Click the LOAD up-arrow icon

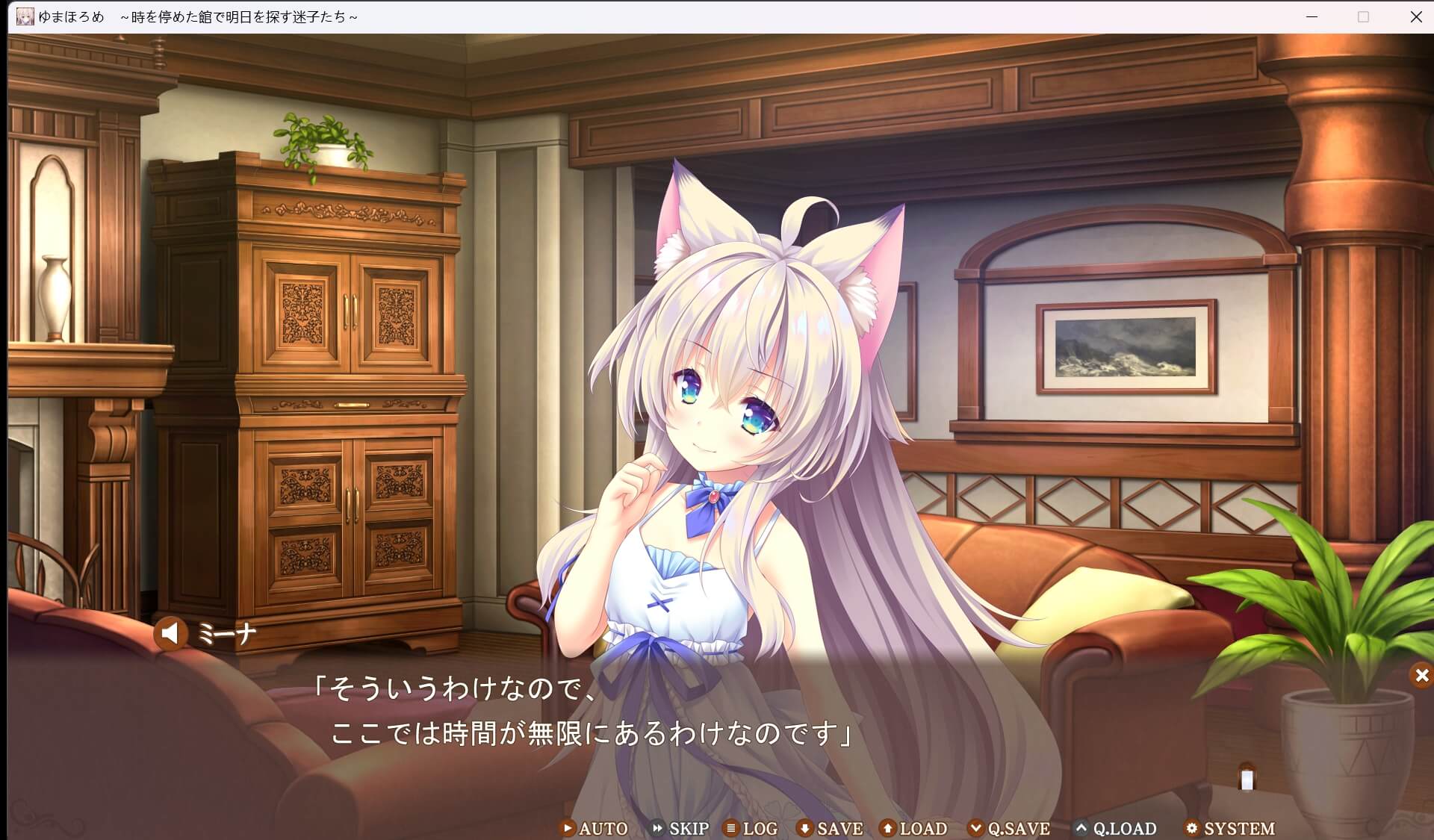click(x=887, y=829)
